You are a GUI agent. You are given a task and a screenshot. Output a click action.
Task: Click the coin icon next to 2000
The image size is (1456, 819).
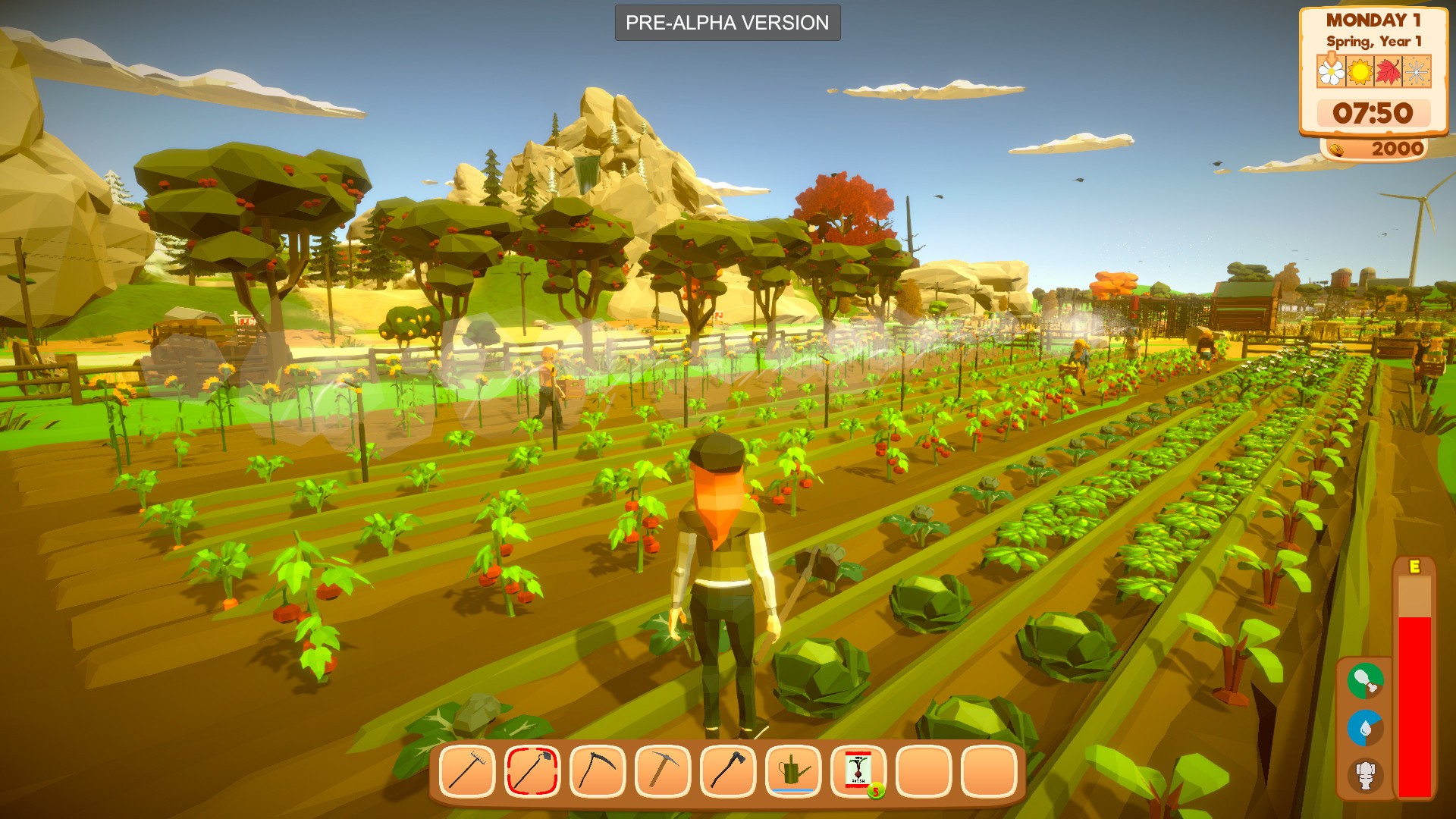1337,149
